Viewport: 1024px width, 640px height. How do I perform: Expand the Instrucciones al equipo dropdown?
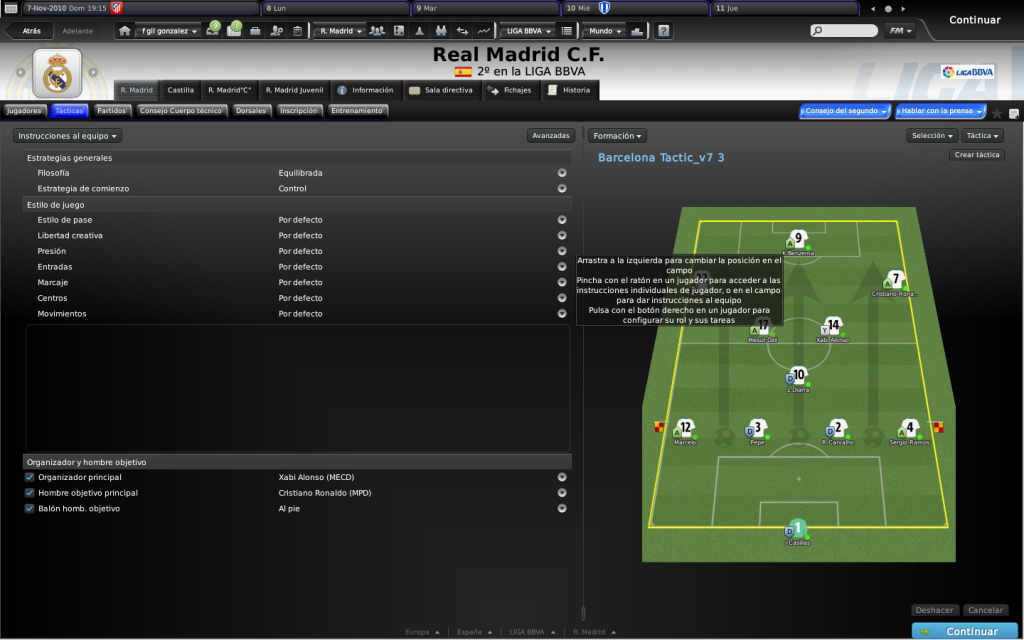(69, 135)
